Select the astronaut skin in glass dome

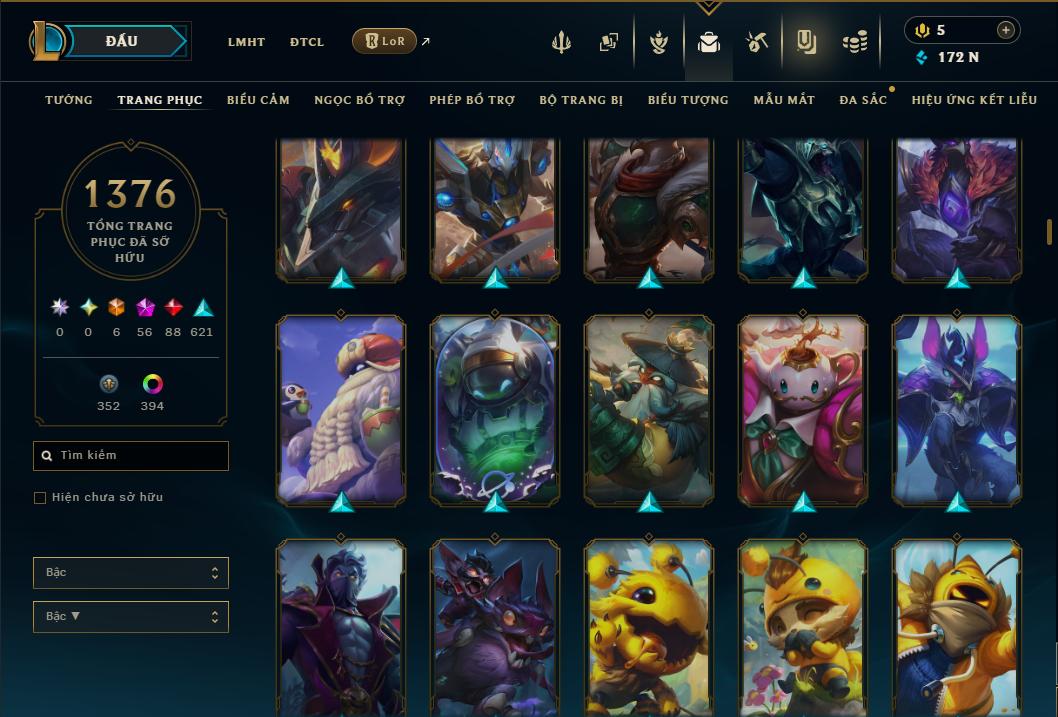coord(496,410)
